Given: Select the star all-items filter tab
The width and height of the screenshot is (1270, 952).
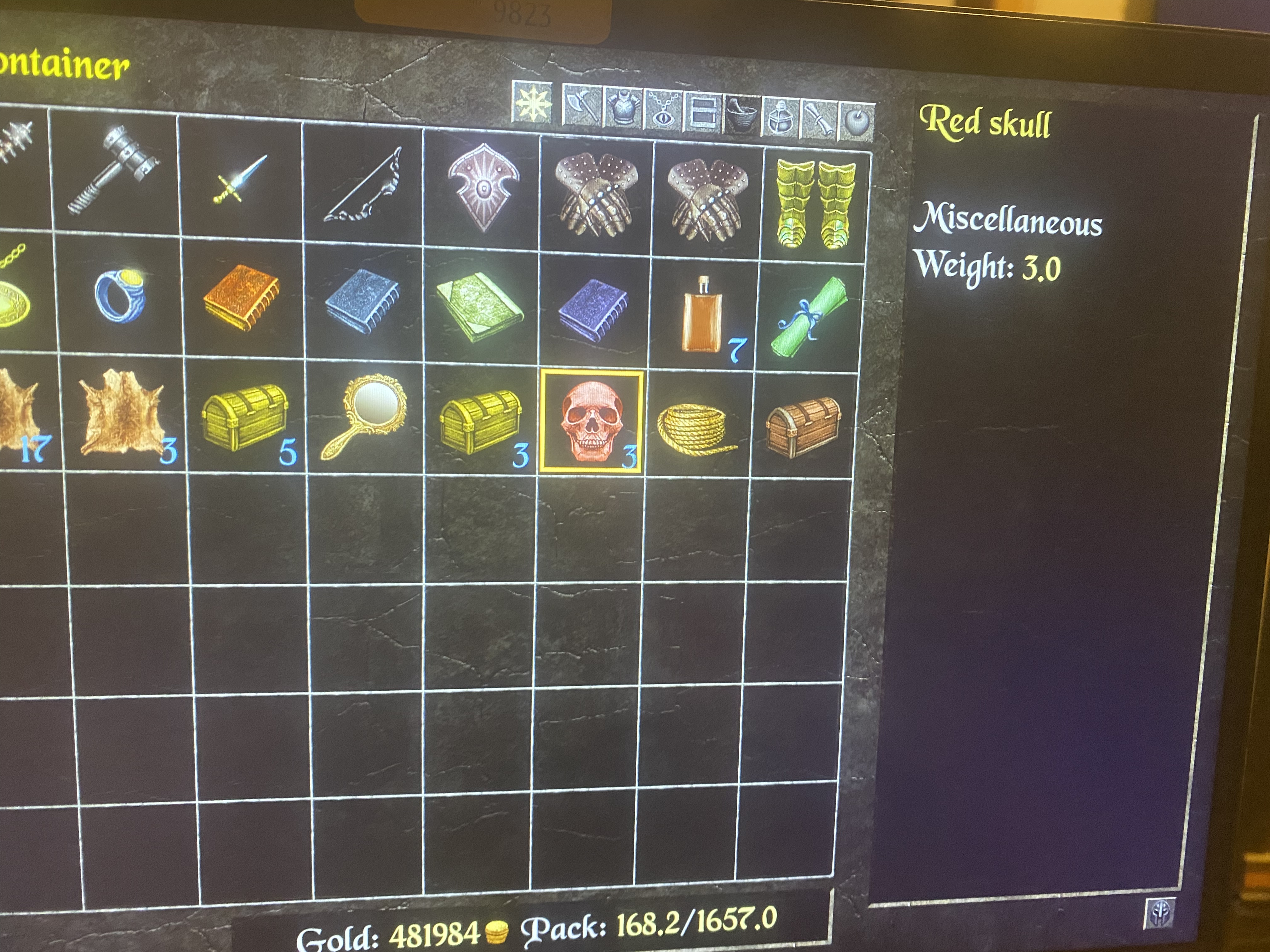Looking at the screenshot, I should (532, 103).
